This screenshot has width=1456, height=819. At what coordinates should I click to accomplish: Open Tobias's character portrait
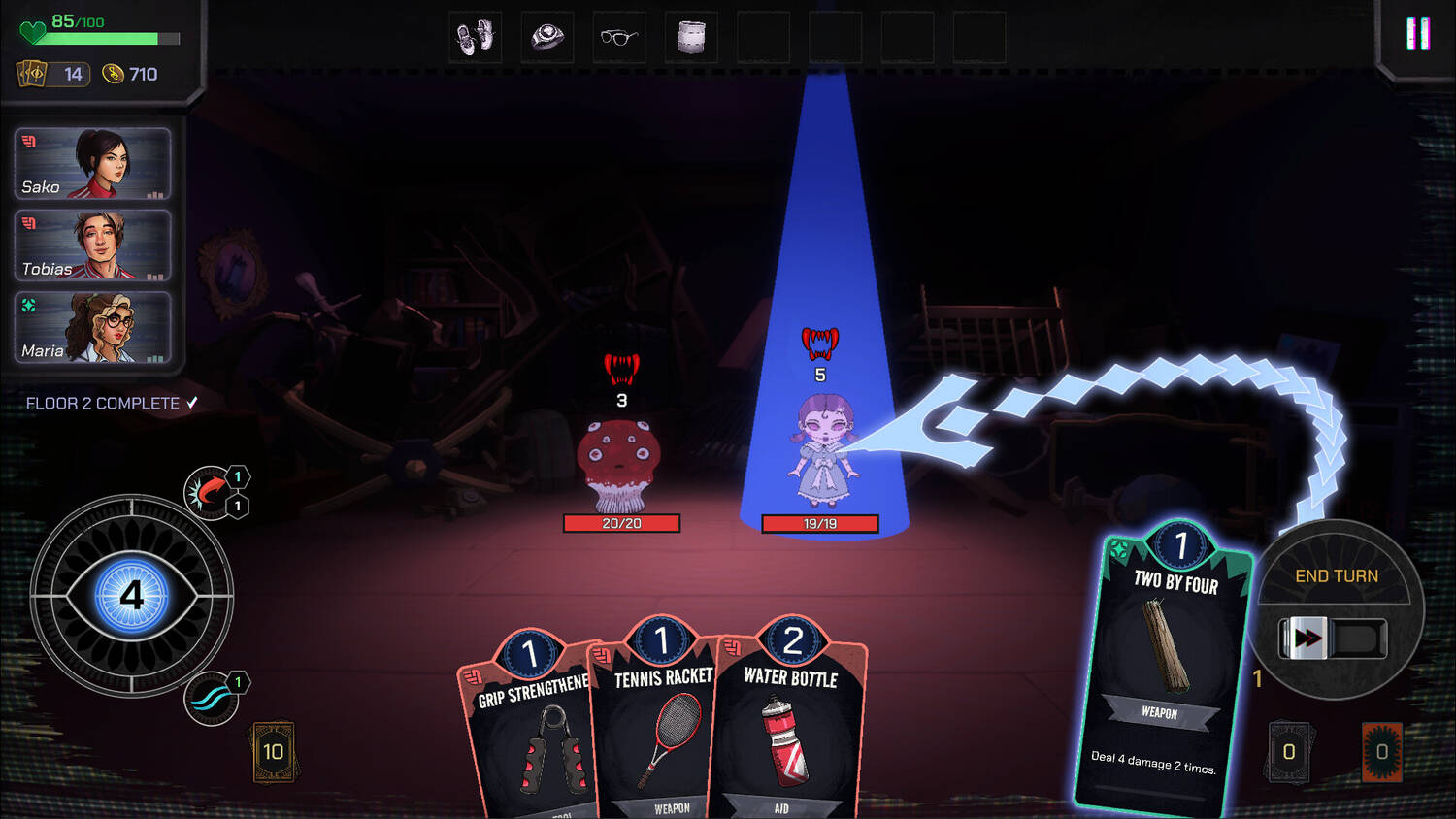pos(93,246)
